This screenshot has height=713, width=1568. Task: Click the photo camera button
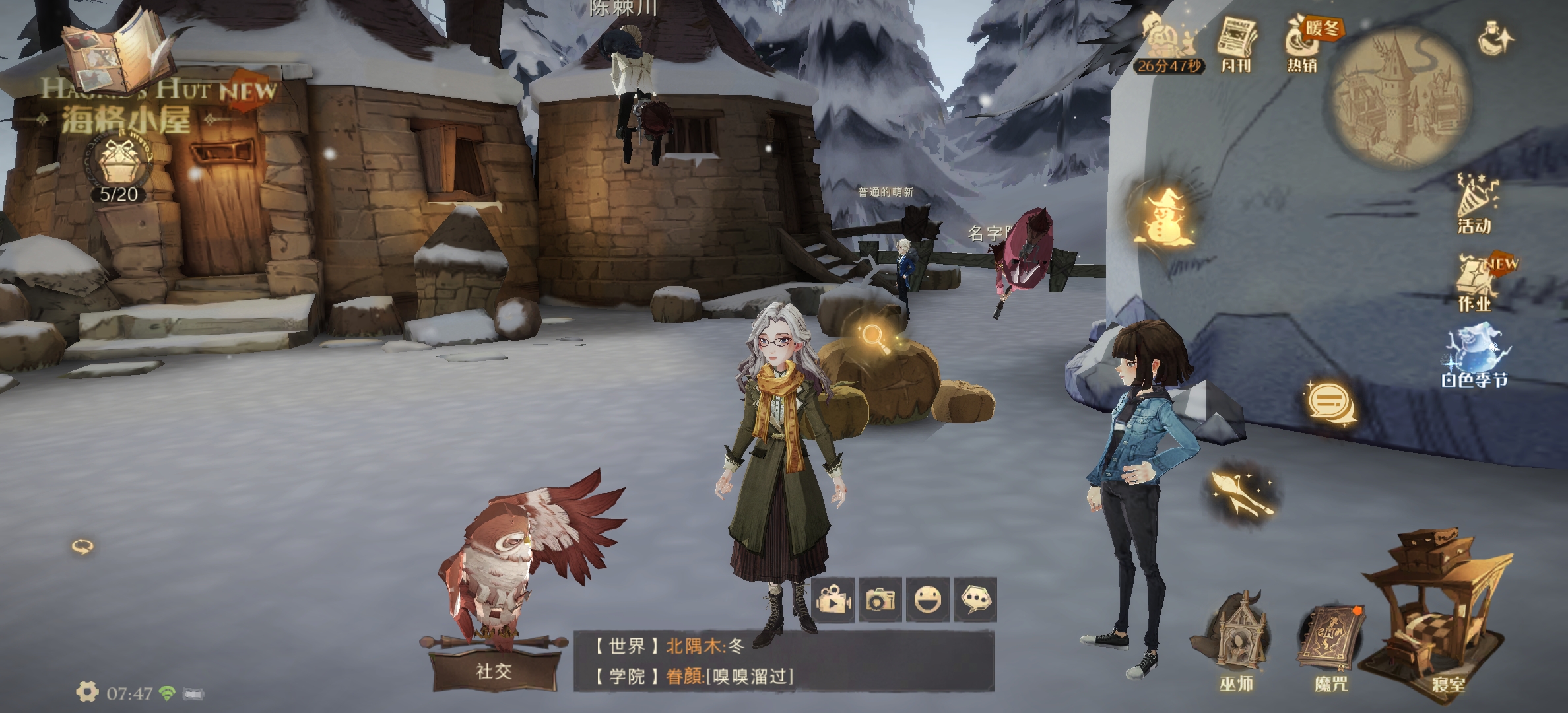tap(880, 599)
